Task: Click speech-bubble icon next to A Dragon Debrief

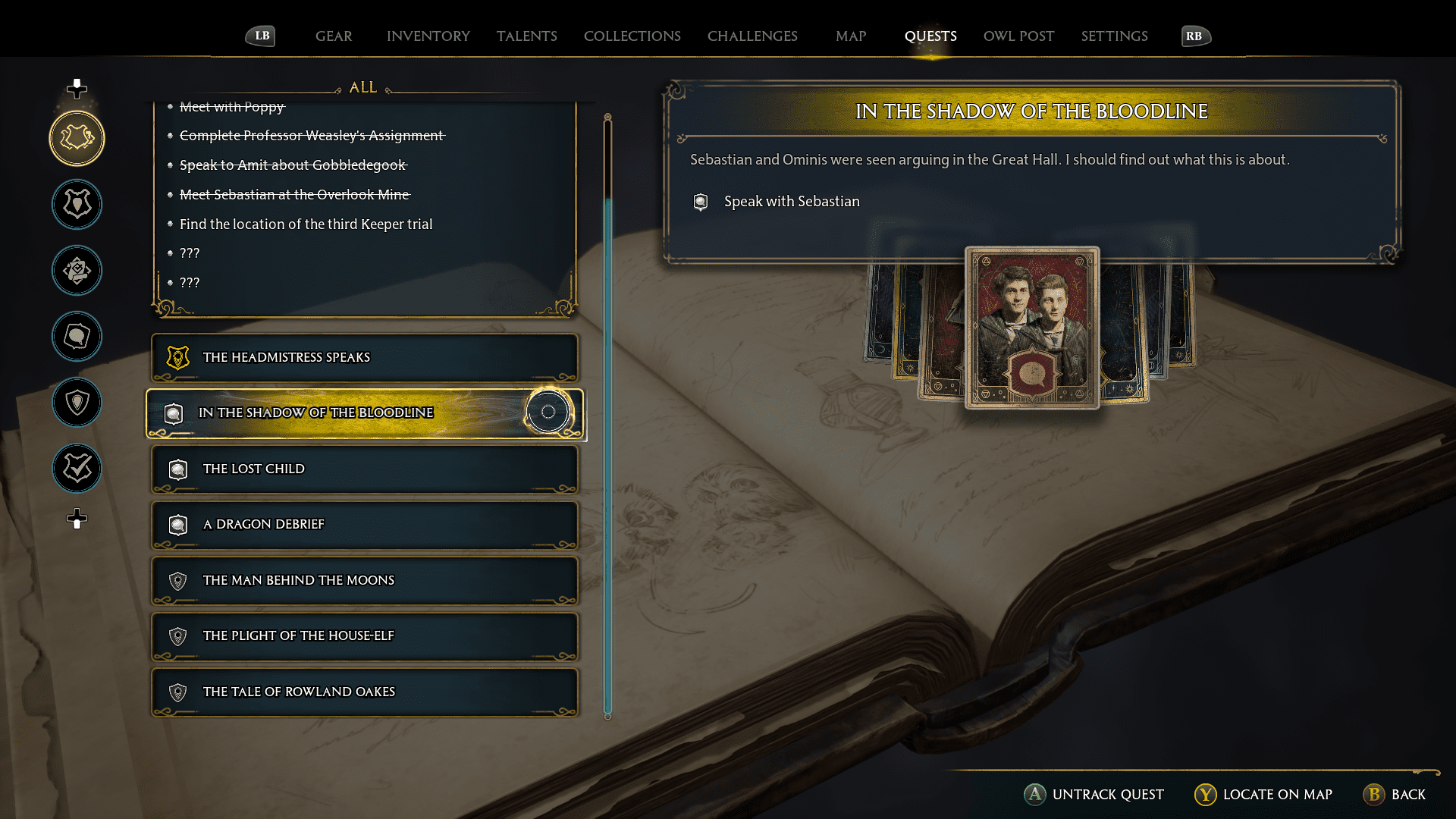Action: point(177,524)
